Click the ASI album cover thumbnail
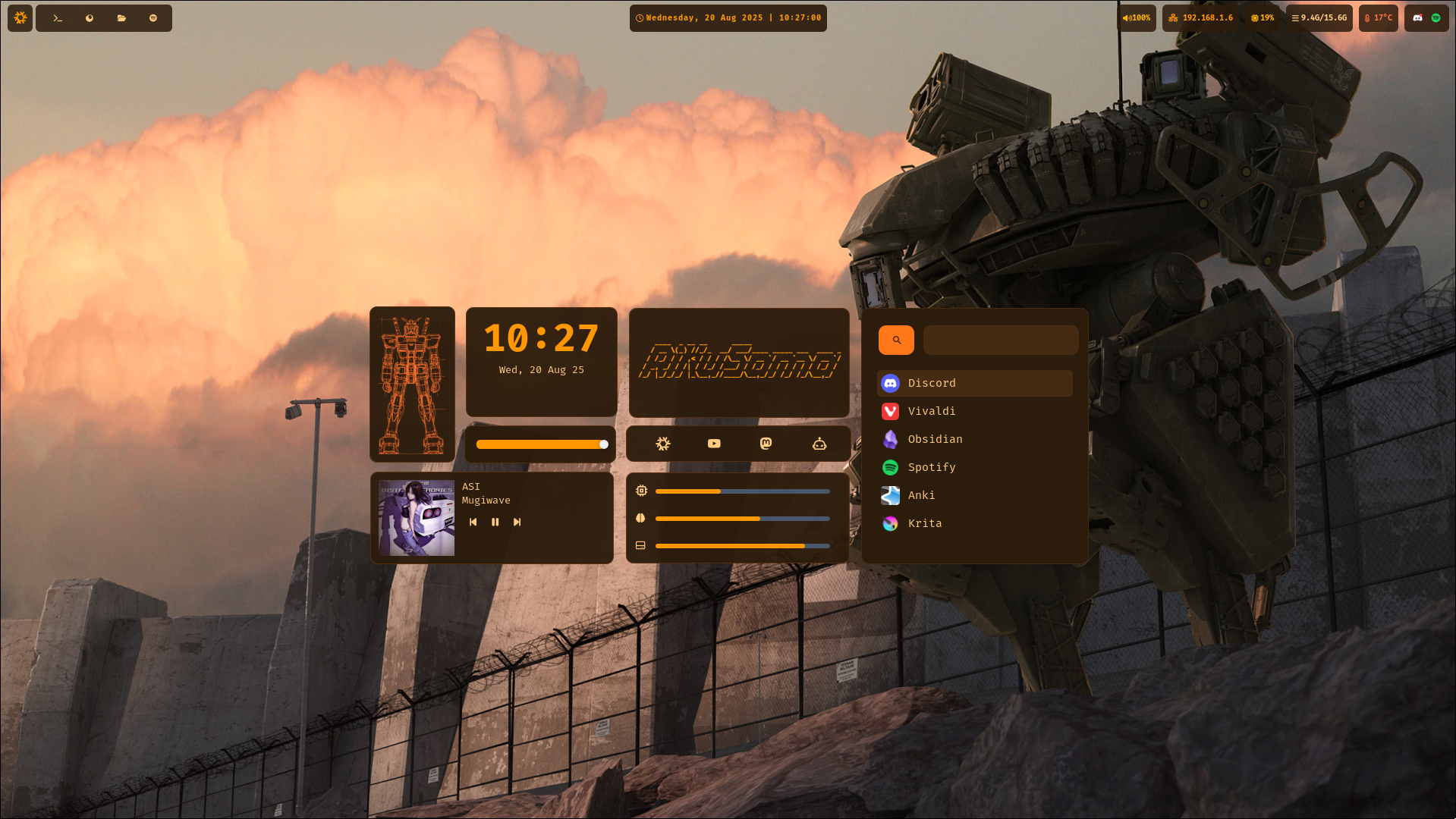The height and width of the screenshot is (819, 1456). click(x=417, y=518)
